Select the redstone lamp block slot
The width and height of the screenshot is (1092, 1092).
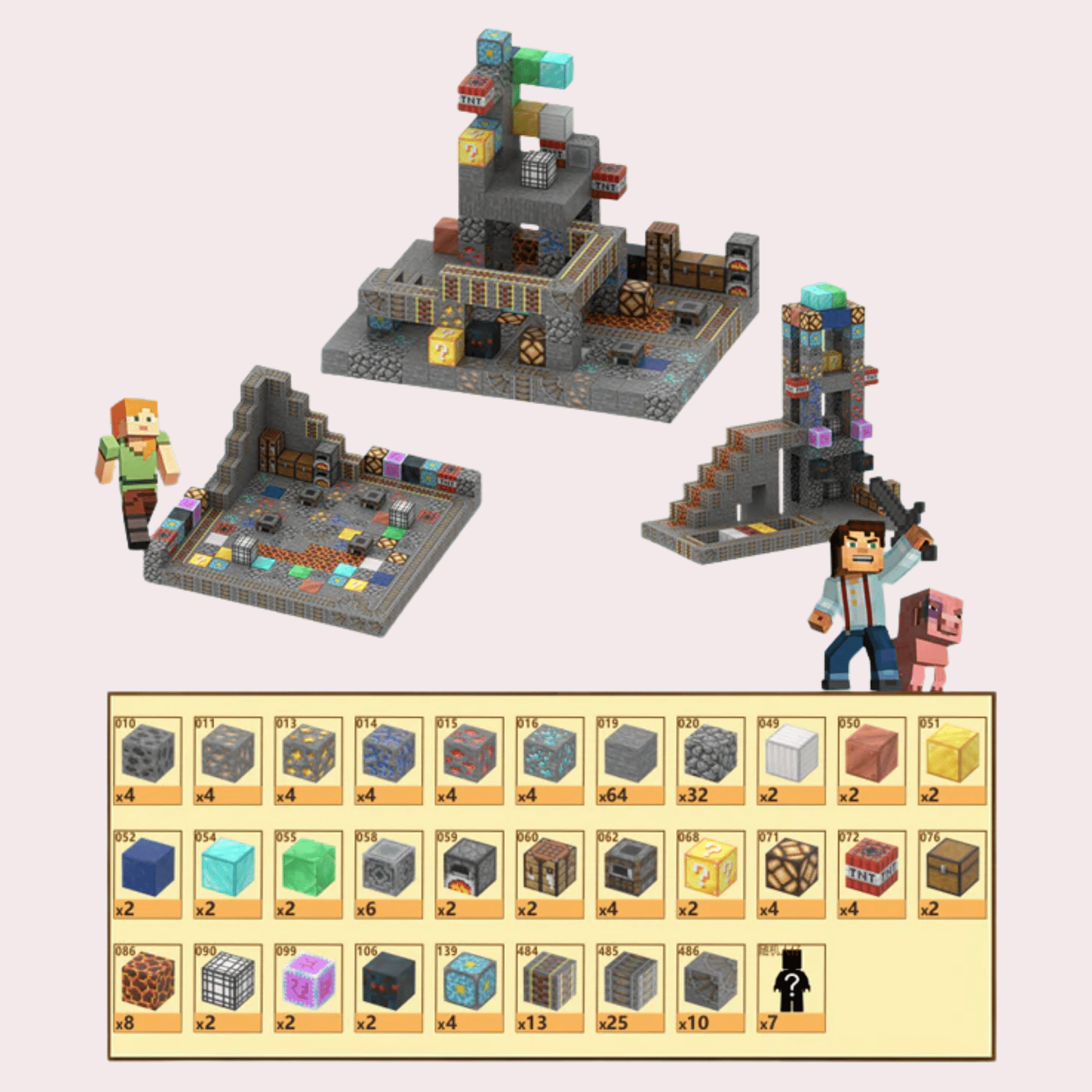pyautogui.click(x=791, y=874)
